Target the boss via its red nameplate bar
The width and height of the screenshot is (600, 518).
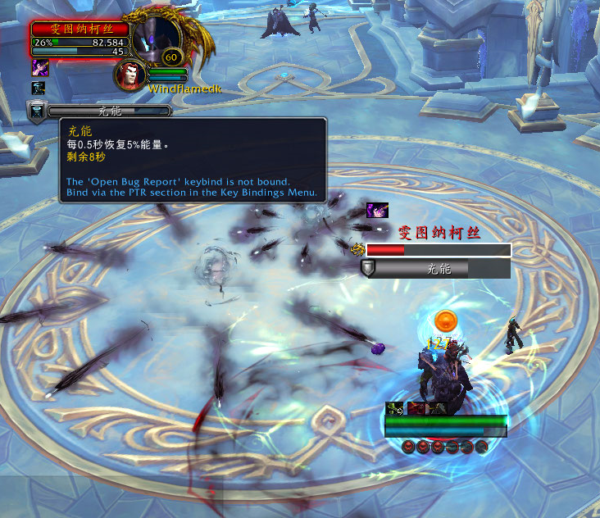[x=438, y=250]
